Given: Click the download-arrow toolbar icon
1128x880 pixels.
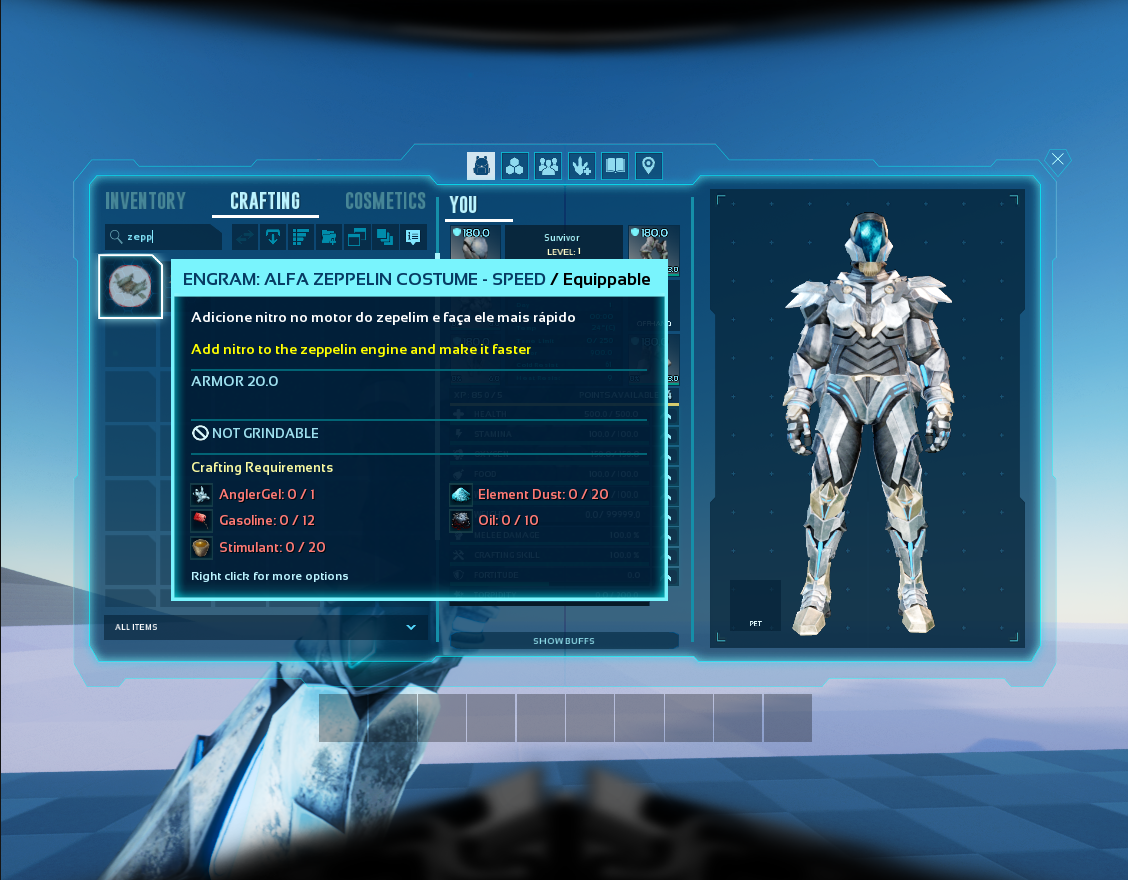Looking at the screenshot, I should click(272, 237).
